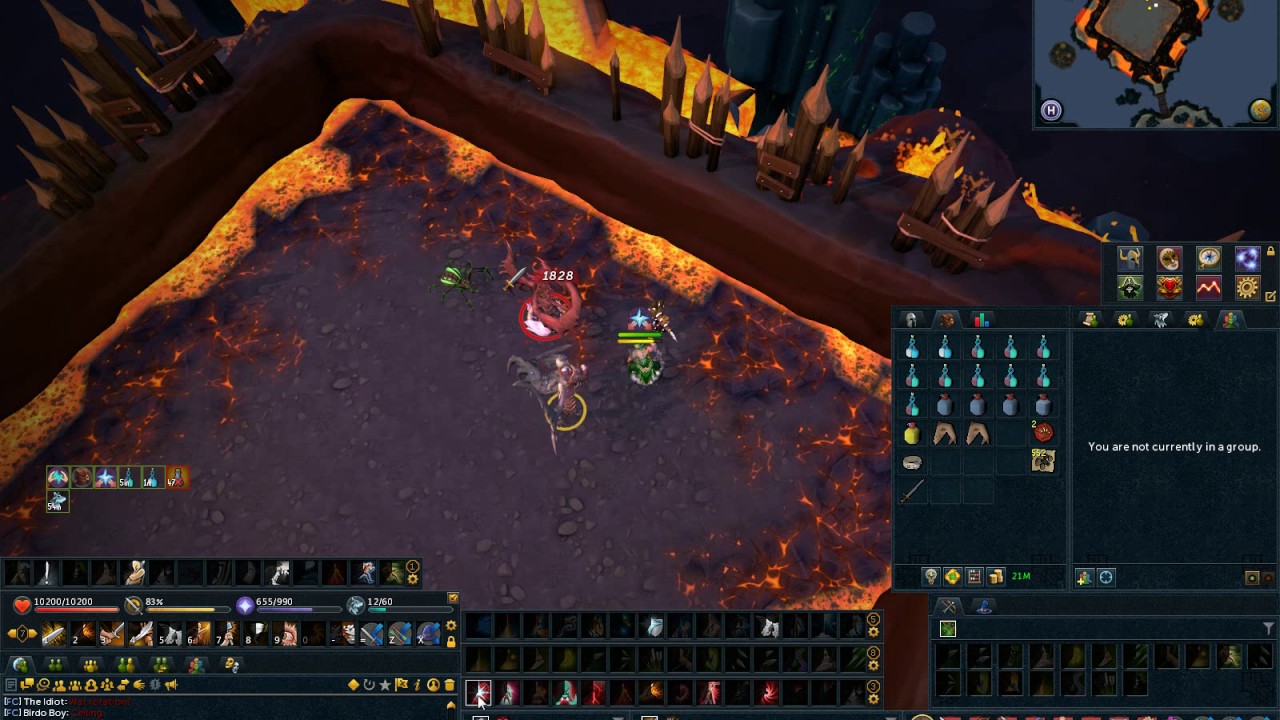
Task: Click the summoning wolf points icon
Action: pyautogui.click(x=356, y=604)
